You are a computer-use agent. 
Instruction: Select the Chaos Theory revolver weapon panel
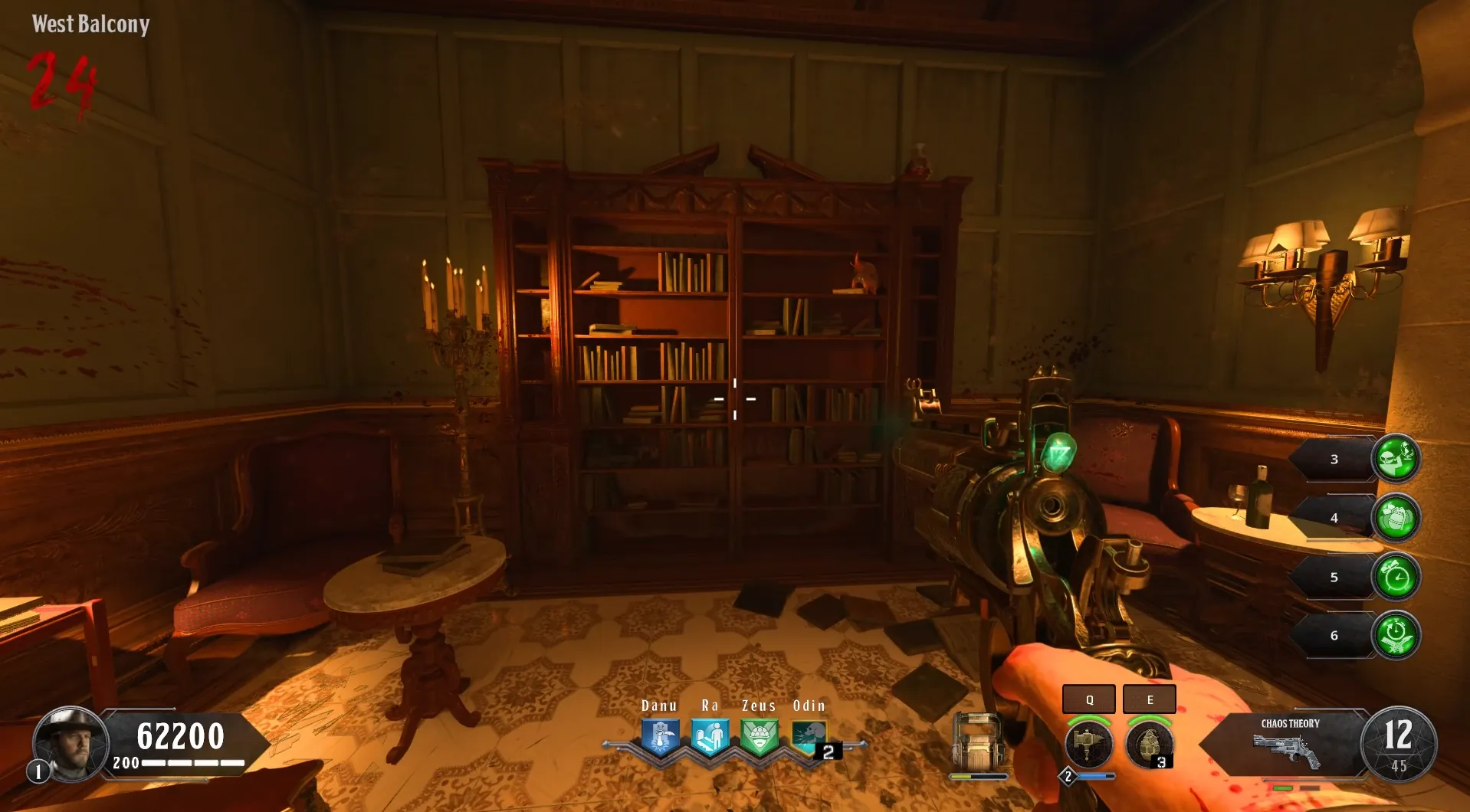pos(1288,744)
